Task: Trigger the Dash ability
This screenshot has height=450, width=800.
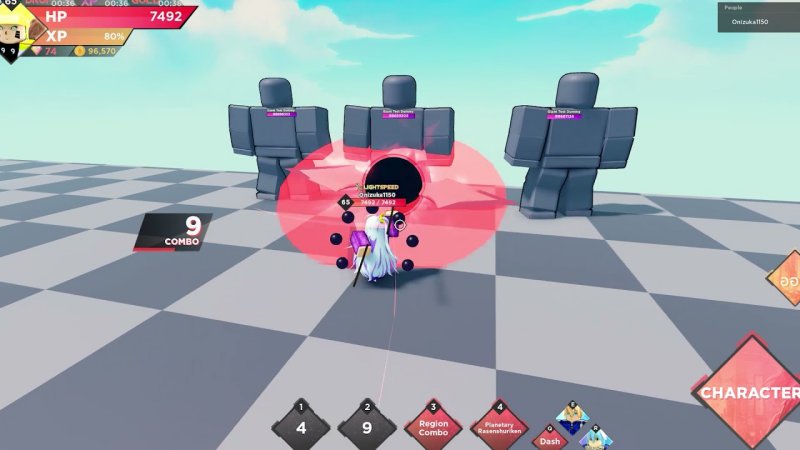Action: click(549, 438)
